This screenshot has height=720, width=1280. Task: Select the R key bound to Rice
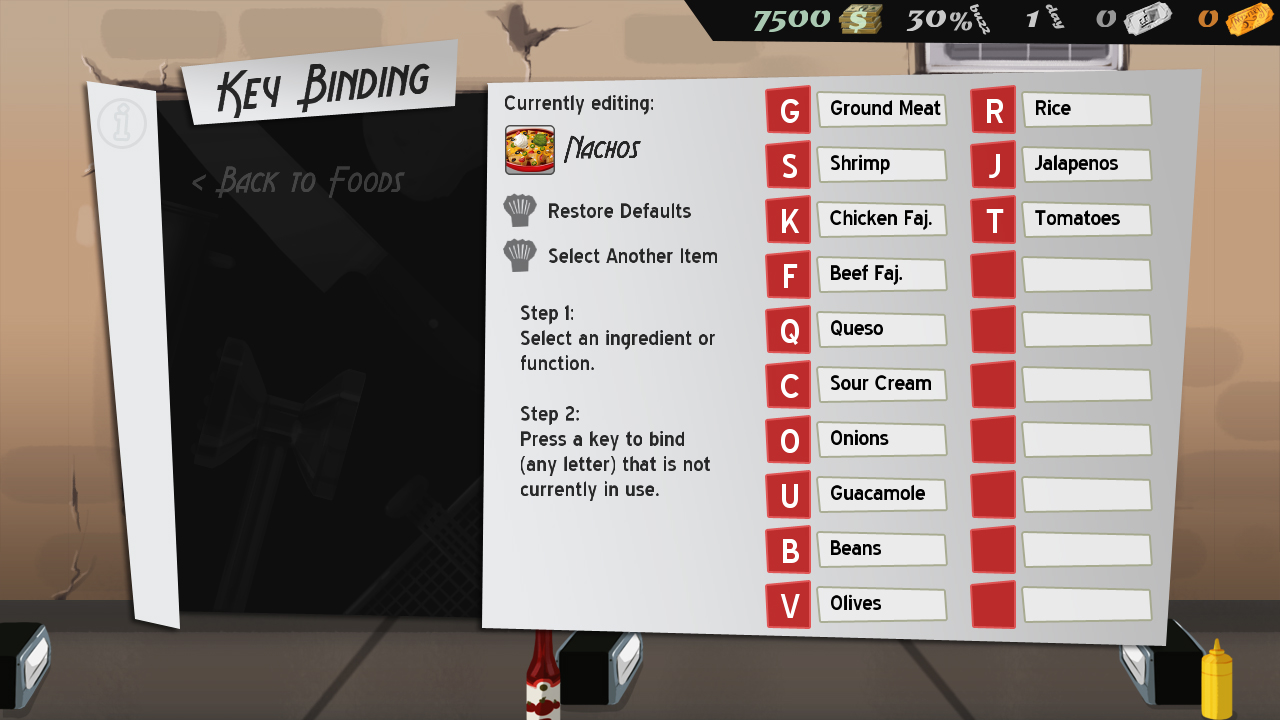point(993,110)
